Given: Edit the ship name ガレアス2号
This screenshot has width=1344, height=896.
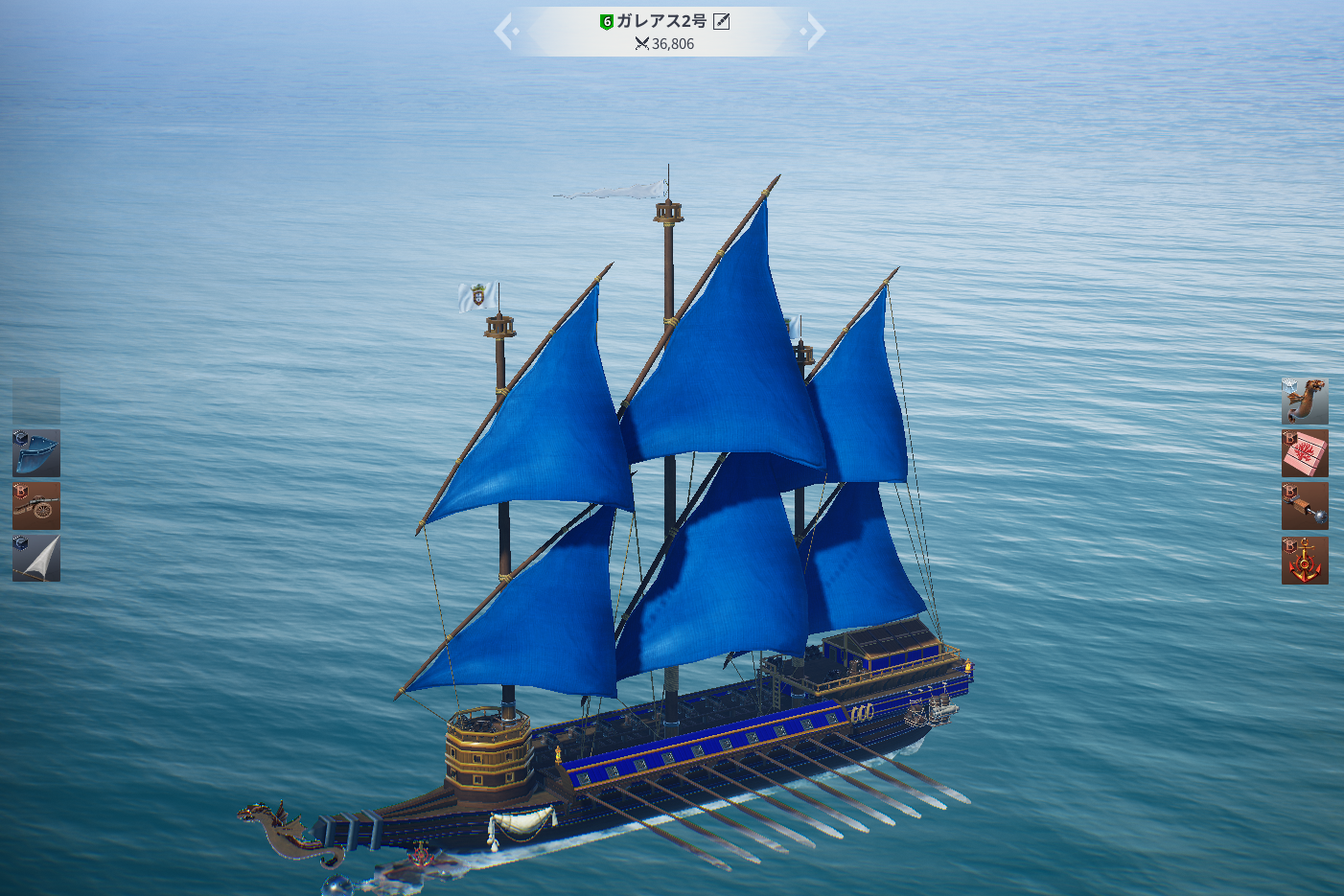Looking at the screenshot, I should coord(722,21).
